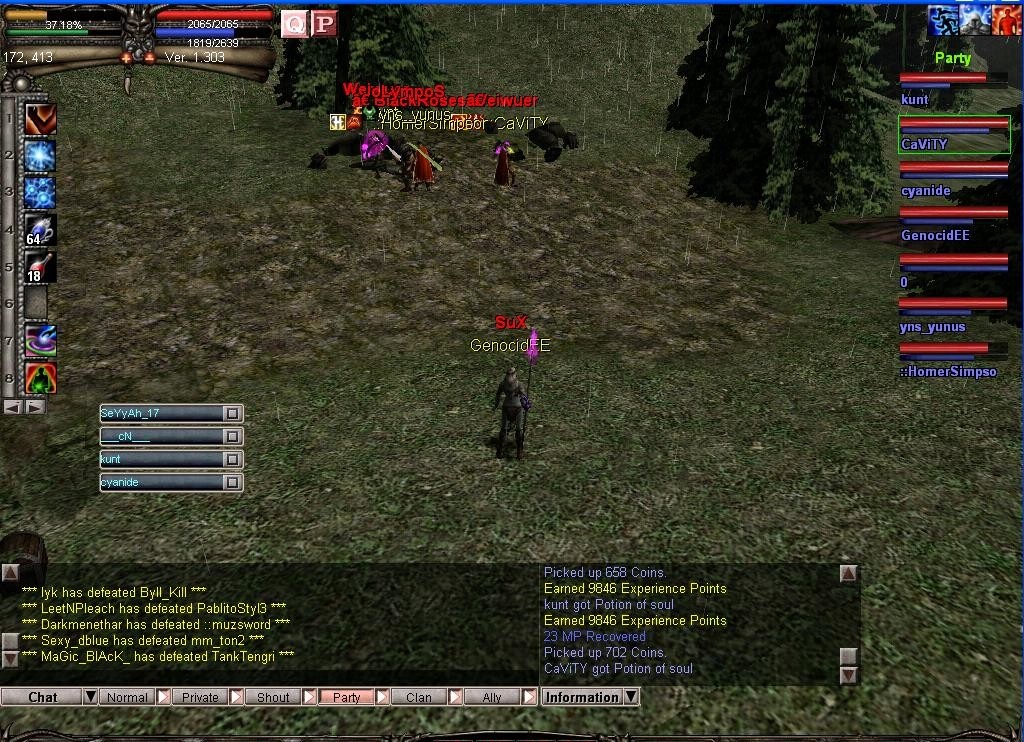Click the P button beside Q
Viewport: 1024px width, 742px height.
point(324,24)
